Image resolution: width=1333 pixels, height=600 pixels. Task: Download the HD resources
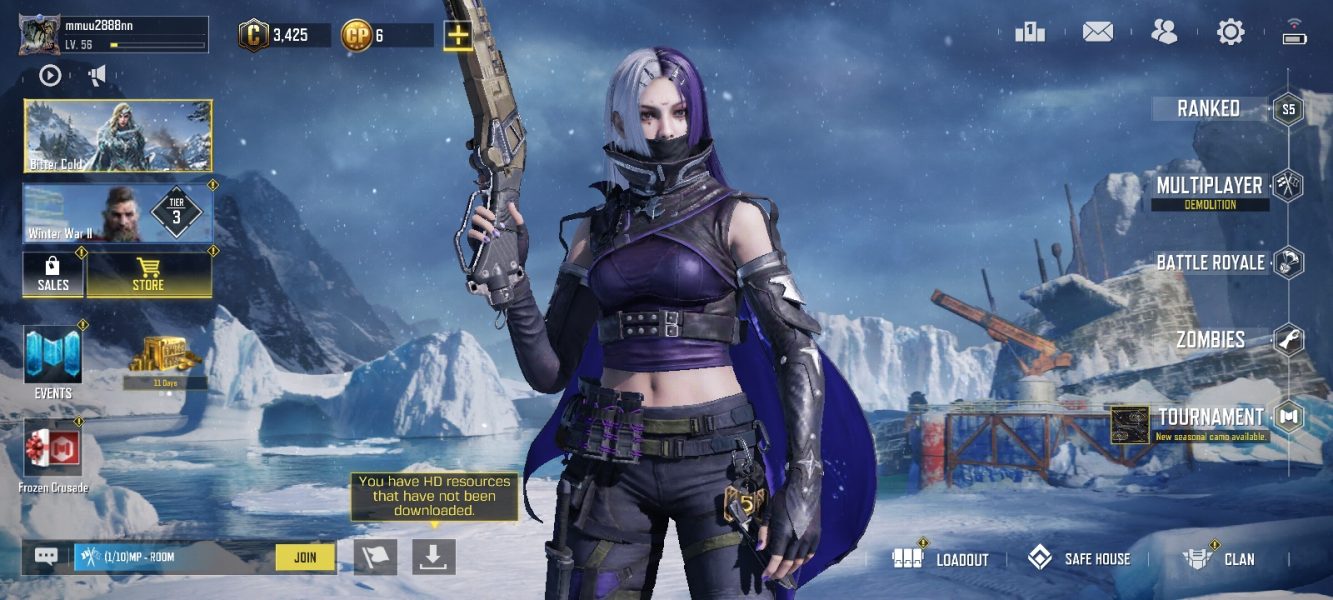coord(433,557)
